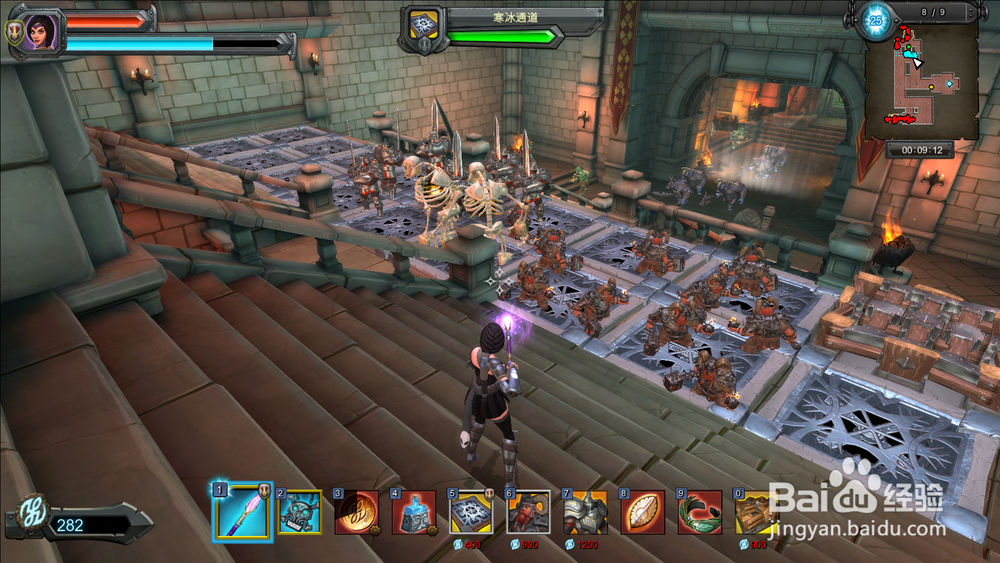This screenshot has height=563, width=1000.
Task: Use the blue potion bottle in slot 4
Action: tap(414, 512)
